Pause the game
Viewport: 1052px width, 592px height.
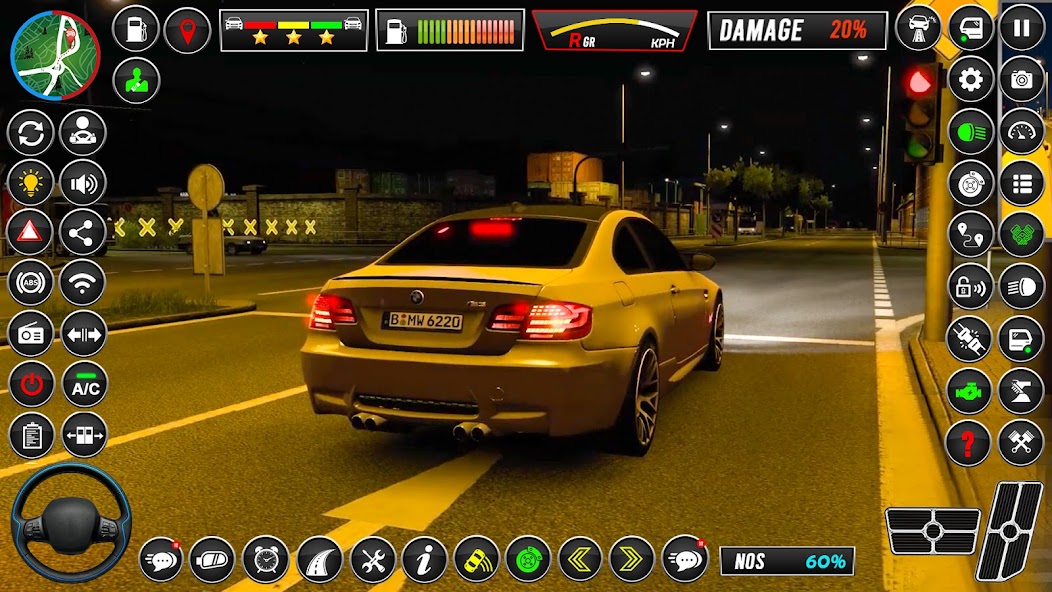(1021, 28)
